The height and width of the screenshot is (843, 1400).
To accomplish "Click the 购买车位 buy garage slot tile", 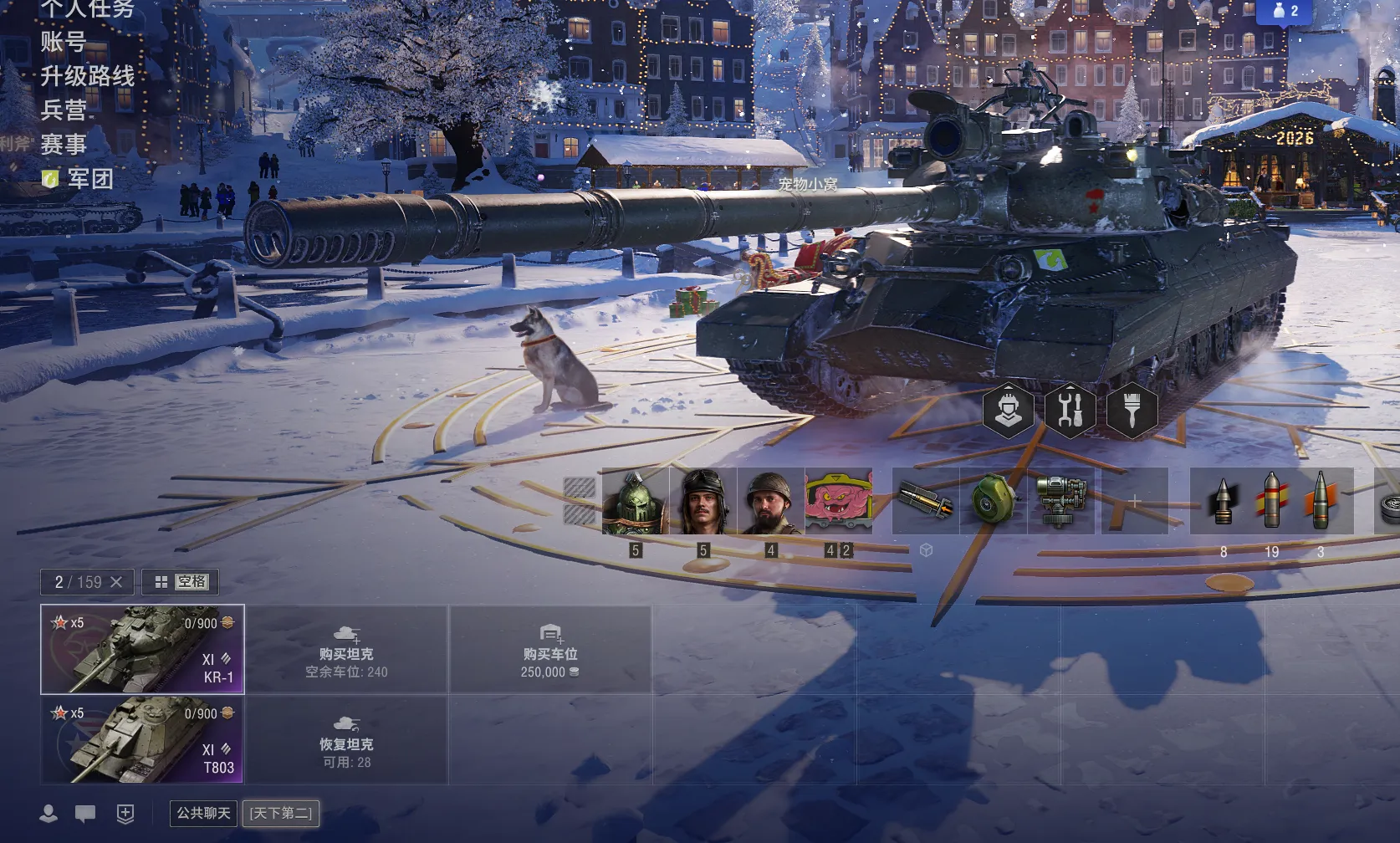I will pos(549,650).
